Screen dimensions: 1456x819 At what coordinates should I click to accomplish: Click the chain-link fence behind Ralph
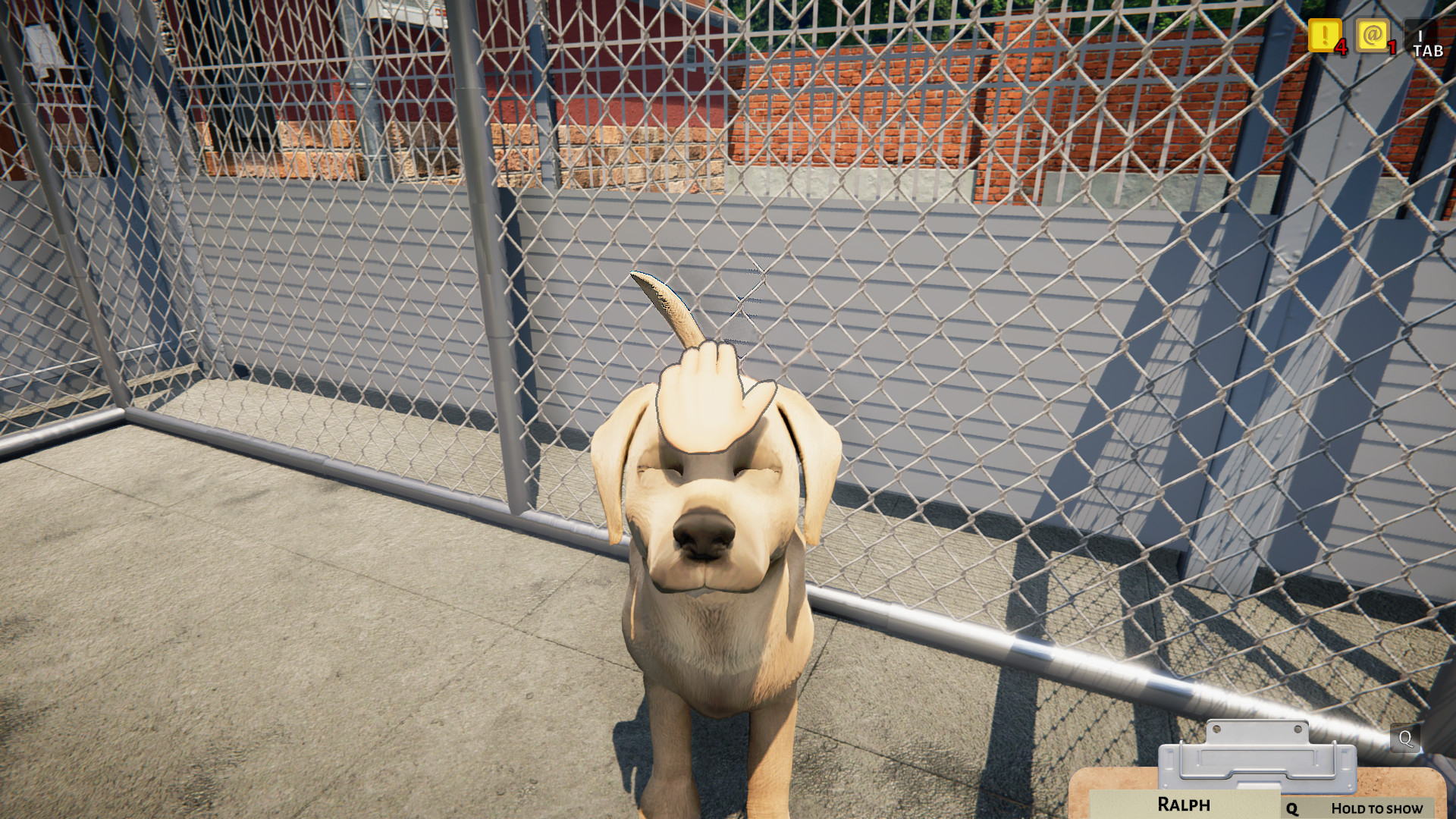click(x=986, y=379)
